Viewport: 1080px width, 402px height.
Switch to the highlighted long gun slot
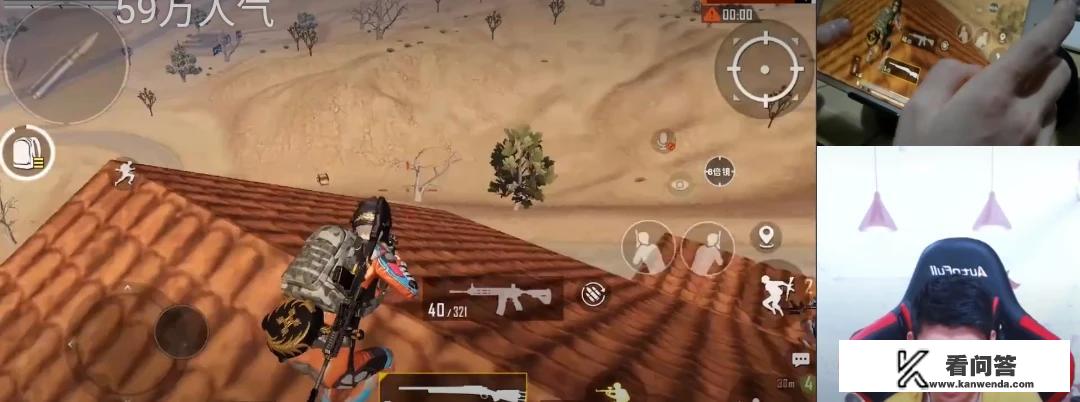click(x=454, y=388)
